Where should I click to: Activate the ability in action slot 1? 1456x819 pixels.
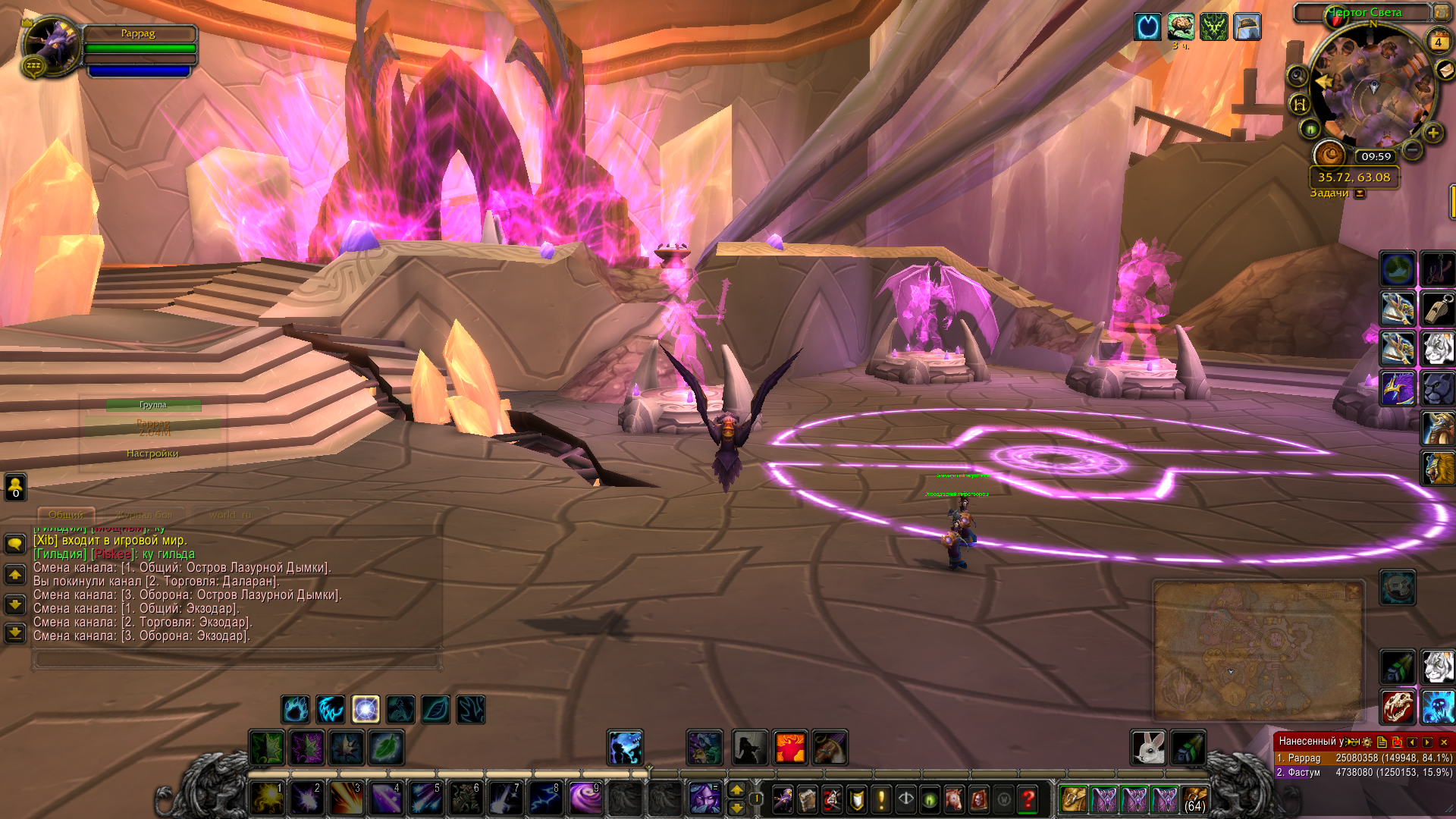pos(268,799)
